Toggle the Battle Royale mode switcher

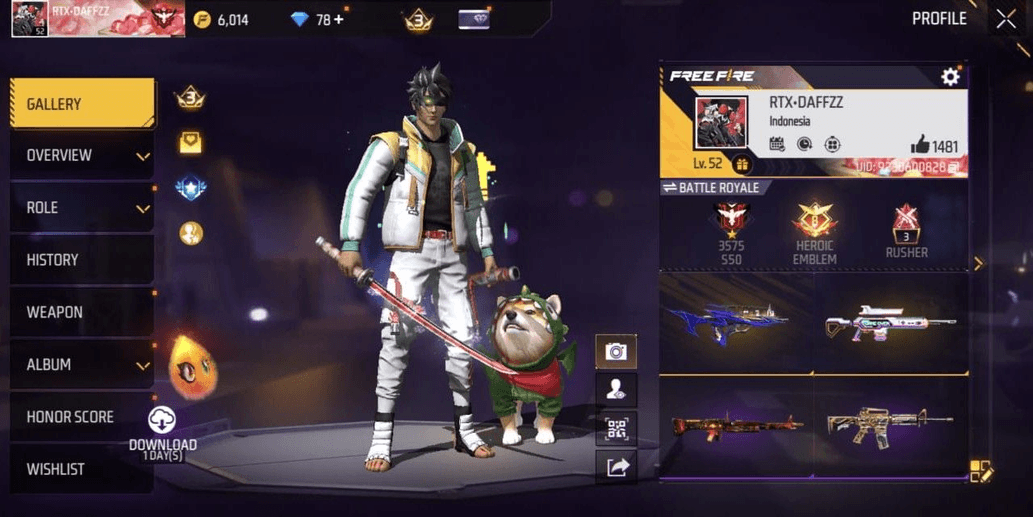pyautogui.click(x=711, y=188)
